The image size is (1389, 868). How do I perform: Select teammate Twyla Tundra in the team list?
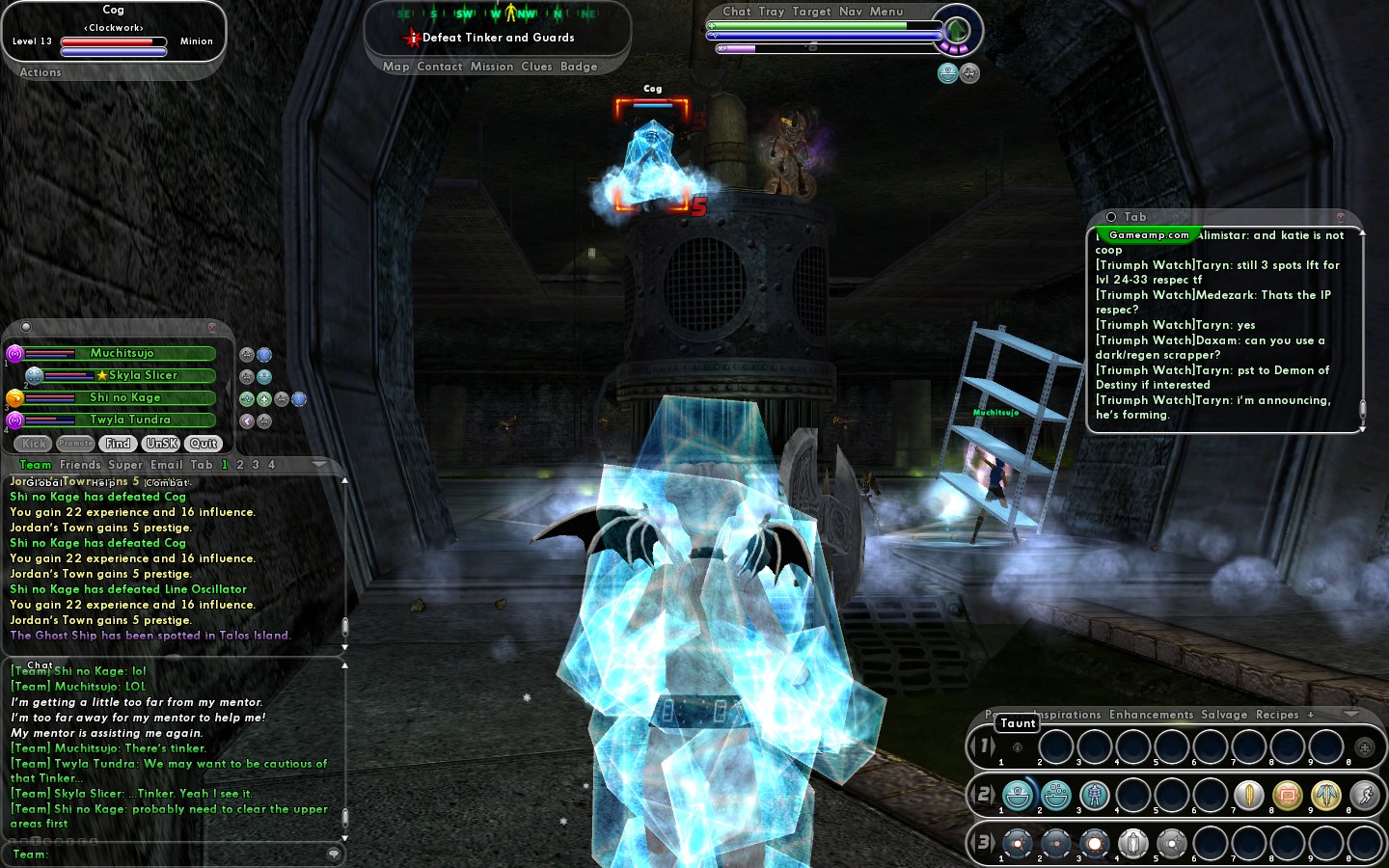[129, 420]
